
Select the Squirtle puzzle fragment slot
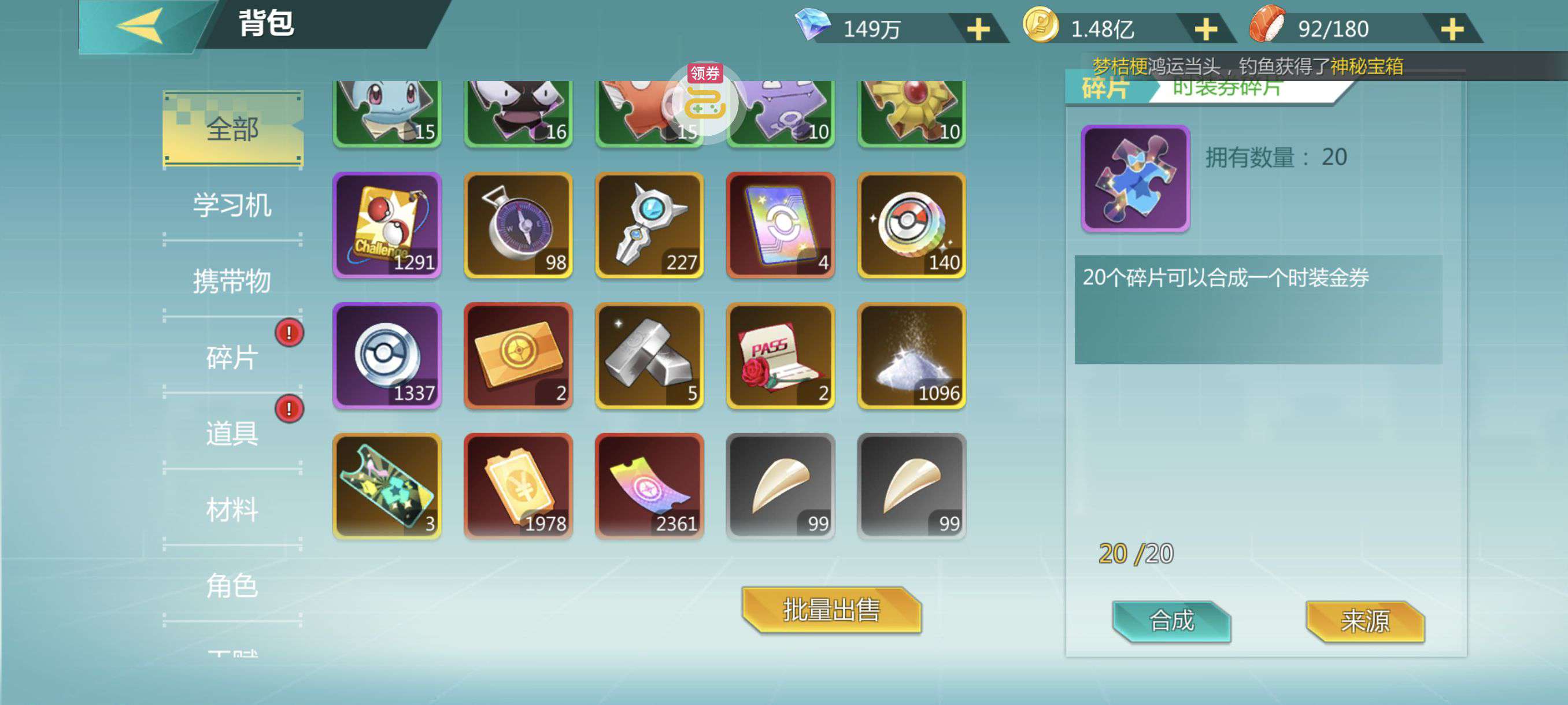[387, 113]
